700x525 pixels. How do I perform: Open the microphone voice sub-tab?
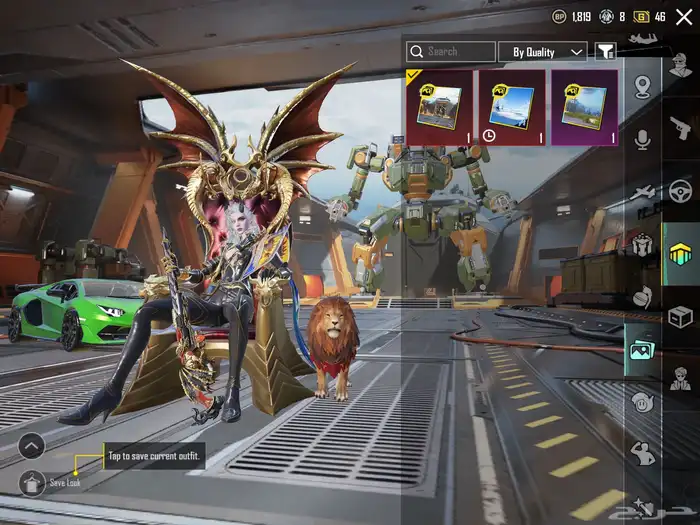click(643, 139)
